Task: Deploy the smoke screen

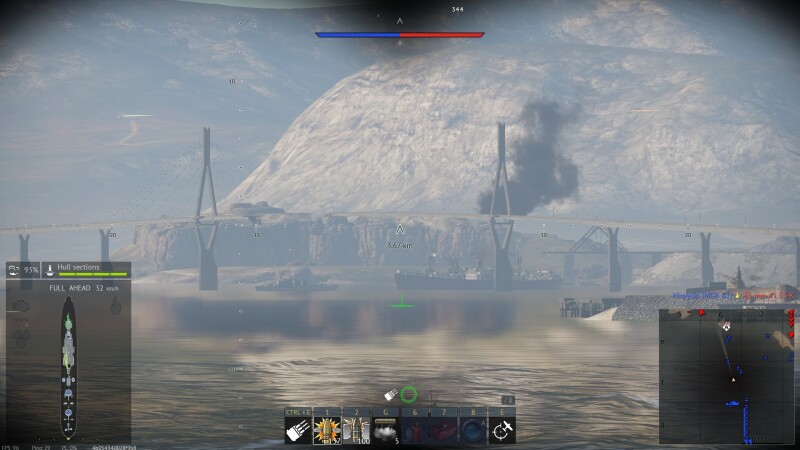Action: point(385,430)
